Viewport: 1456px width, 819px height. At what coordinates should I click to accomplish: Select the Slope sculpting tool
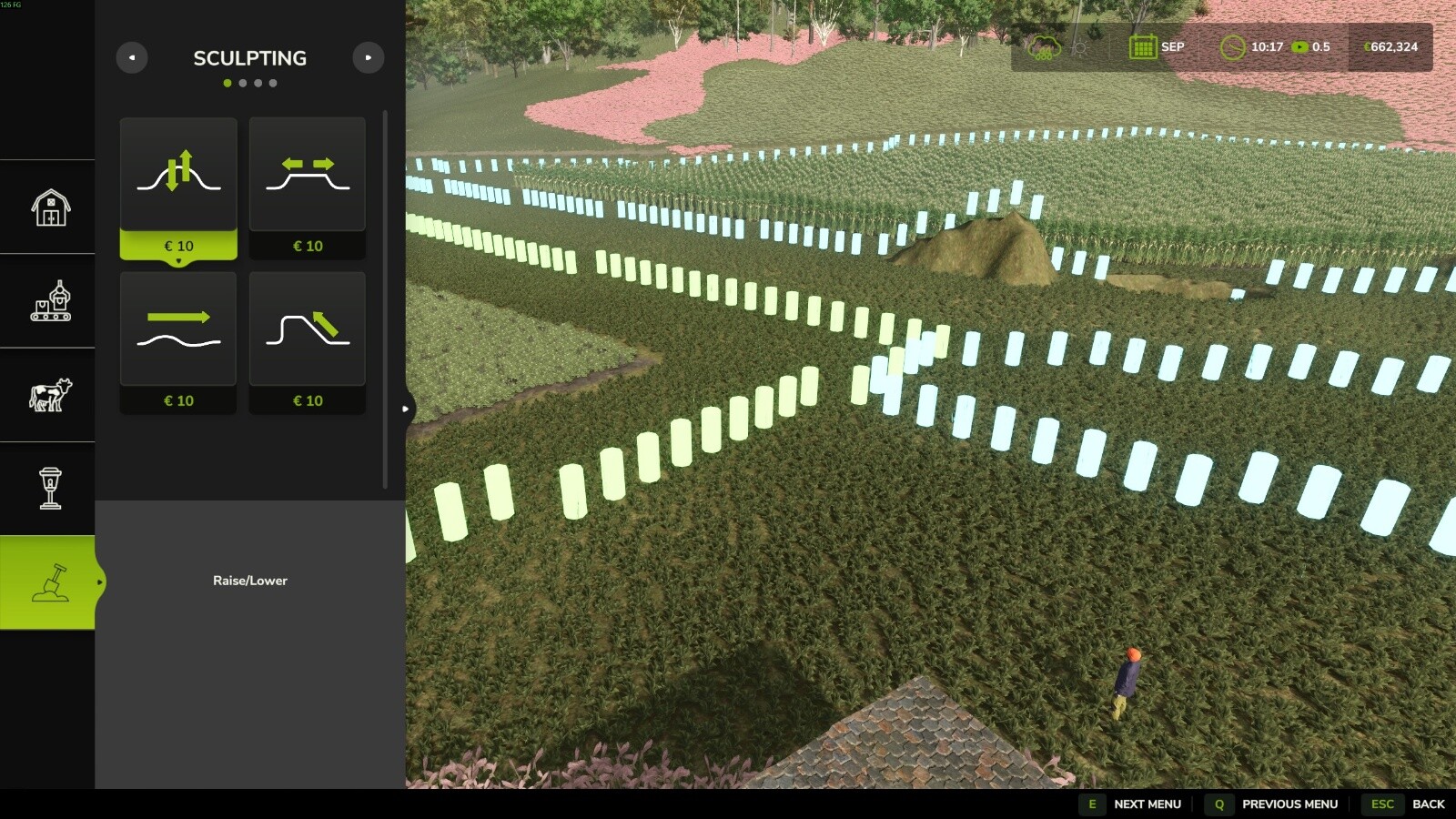click(307, 329)
